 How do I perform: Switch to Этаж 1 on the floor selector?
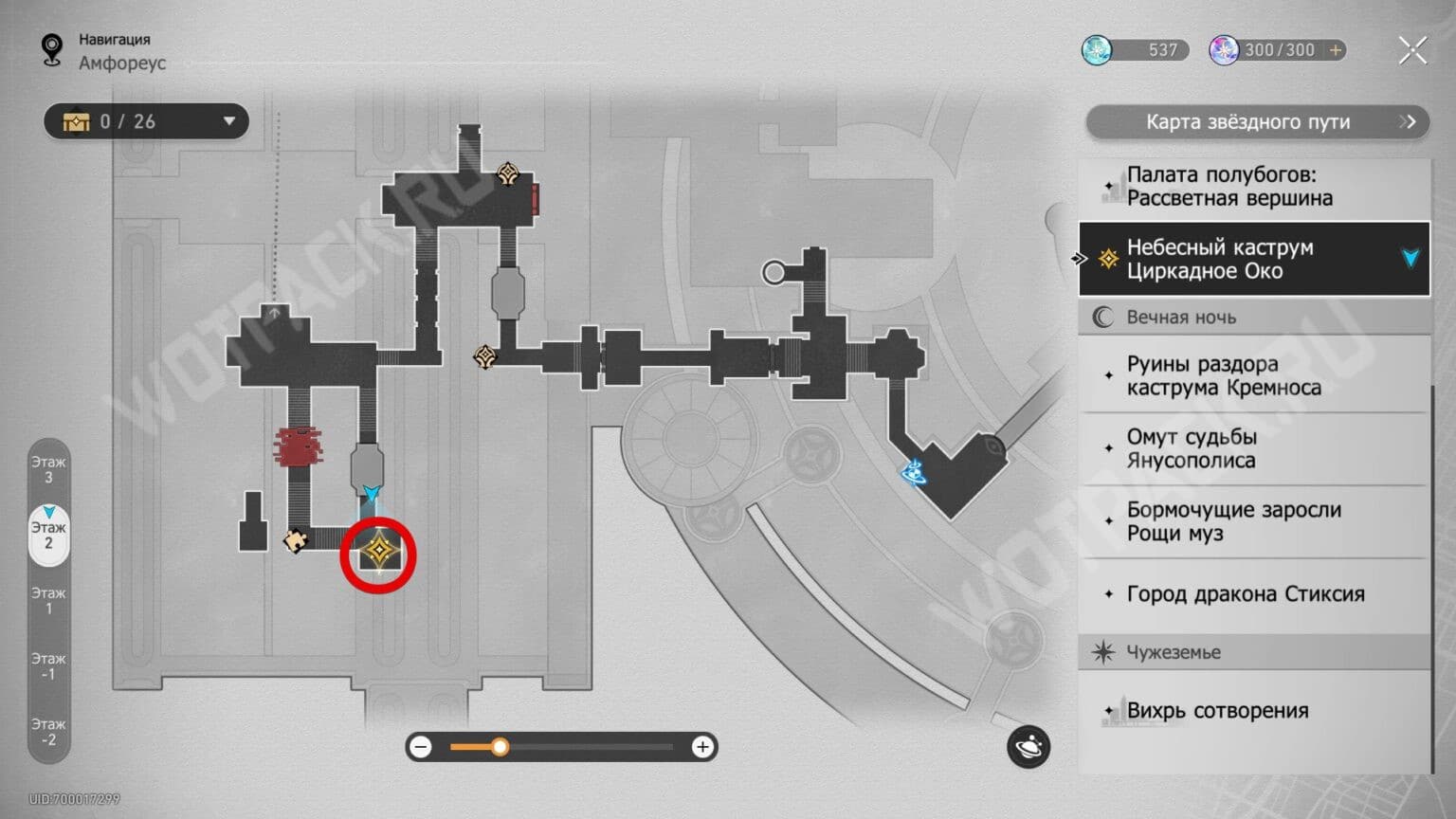[x=48, y=600]
